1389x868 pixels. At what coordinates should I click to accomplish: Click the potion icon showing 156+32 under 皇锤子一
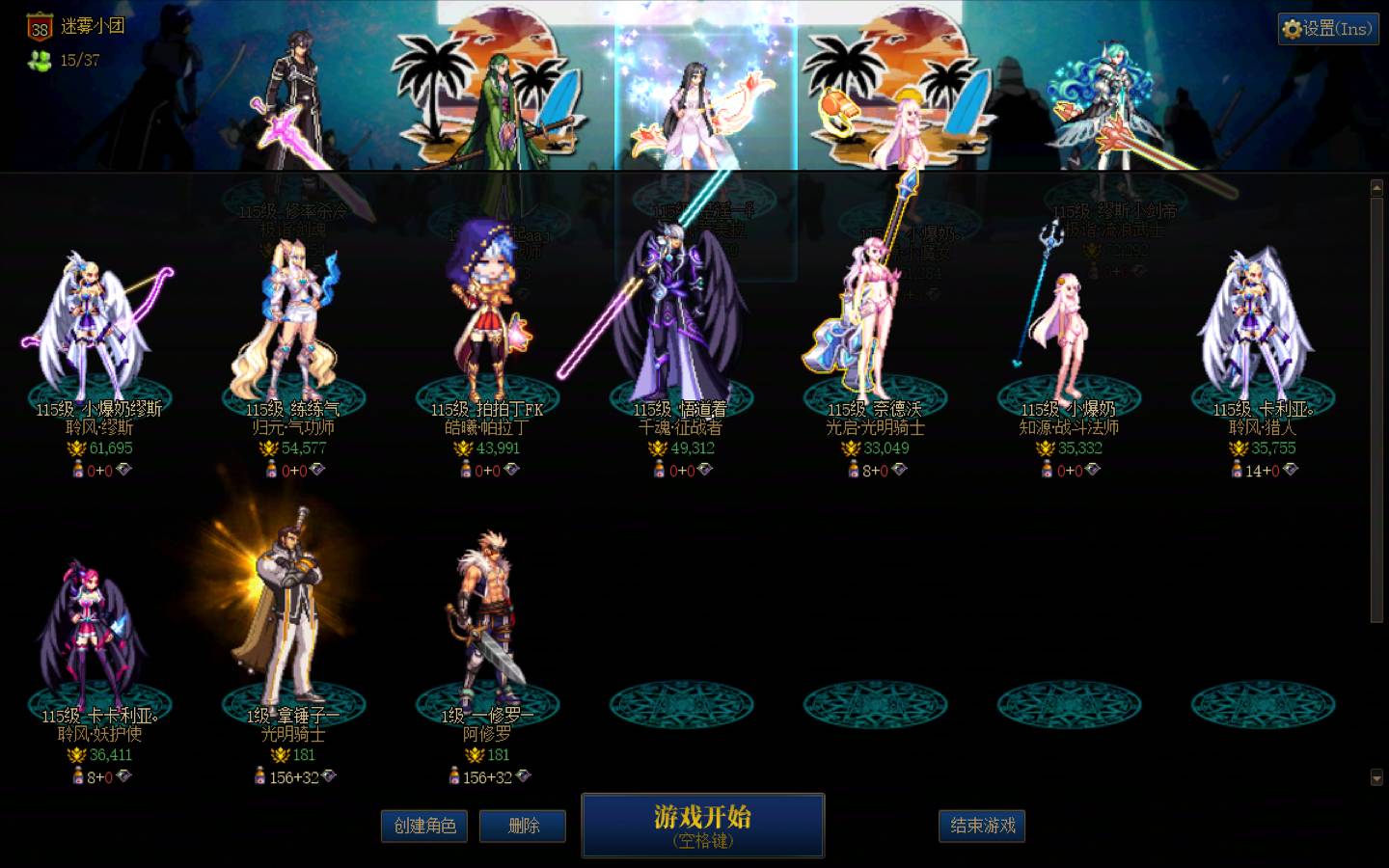[x=260, y=776]
